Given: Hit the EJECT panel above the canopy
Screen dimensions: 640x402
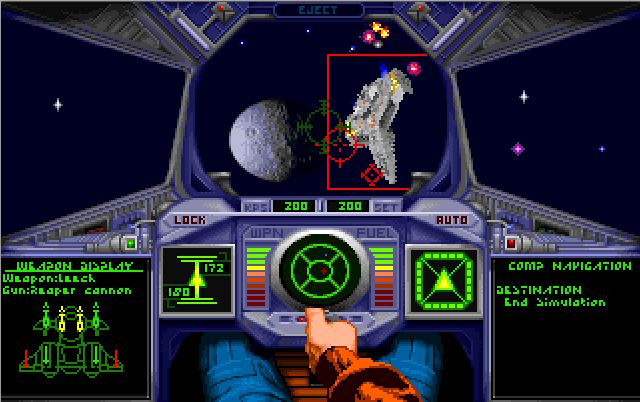Looking at the screenshot, I should [x=319, y=9].
